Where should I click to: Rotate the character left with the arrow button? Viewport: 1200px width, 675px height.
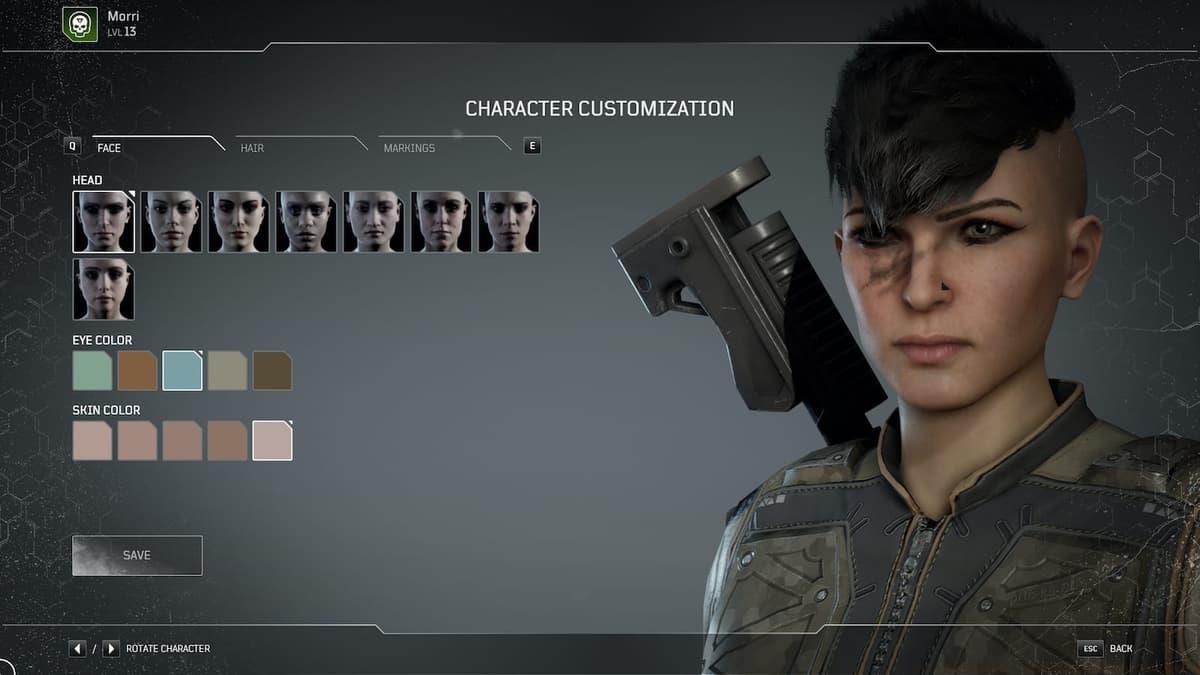pyautogui.click(x=78, y=649)
